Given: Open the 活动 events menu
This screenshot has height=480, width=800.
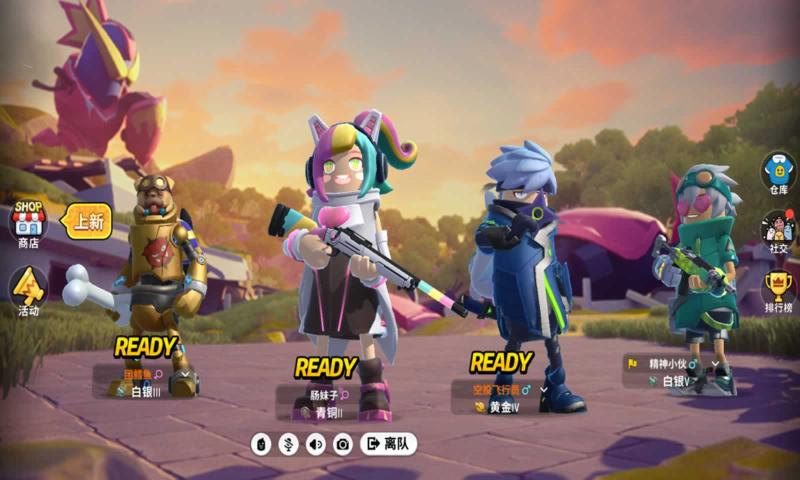Looking at the screenshot, I should [x=28, y=290].
